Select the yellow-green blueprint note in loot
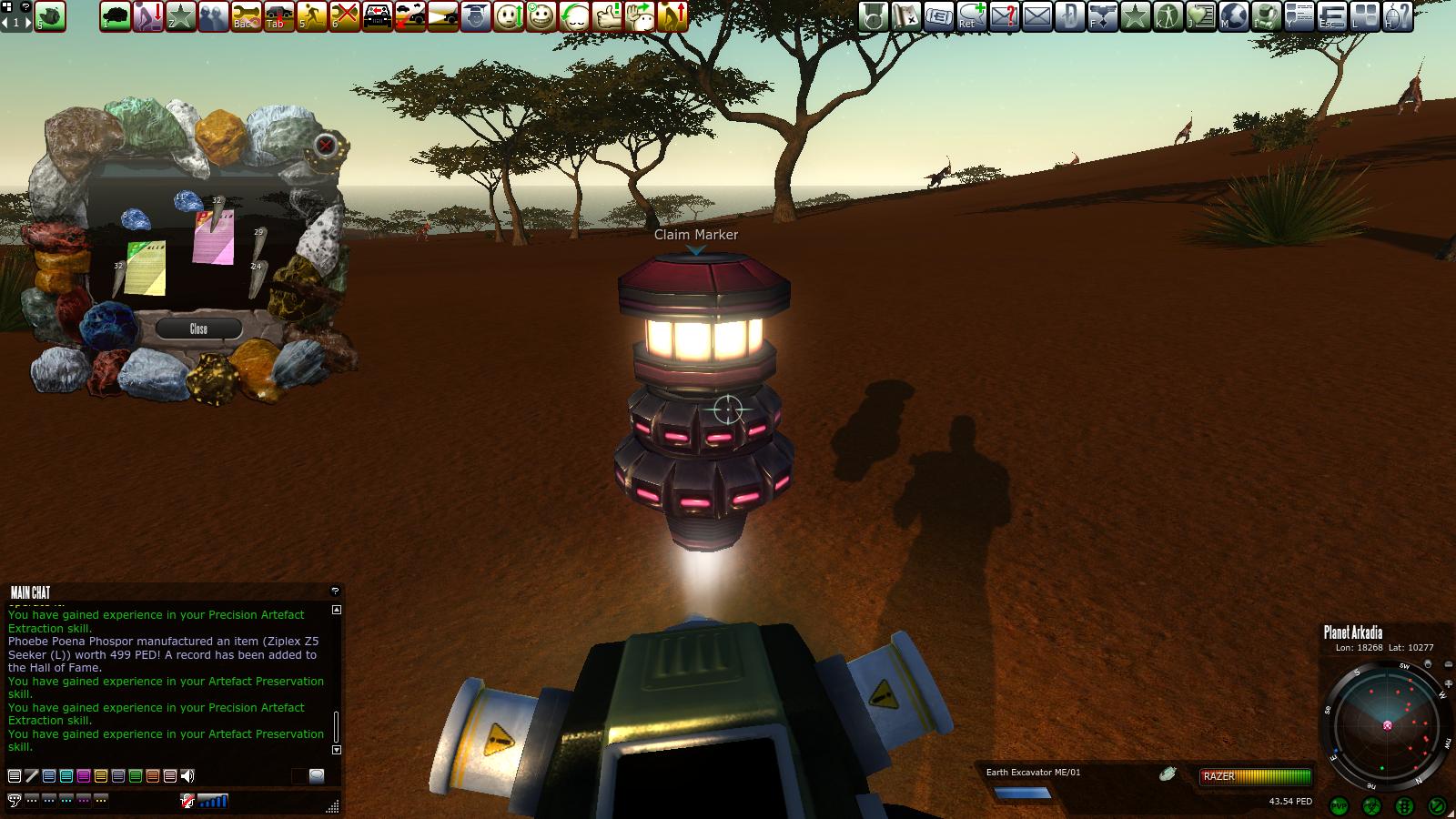 tap(146, 268)
